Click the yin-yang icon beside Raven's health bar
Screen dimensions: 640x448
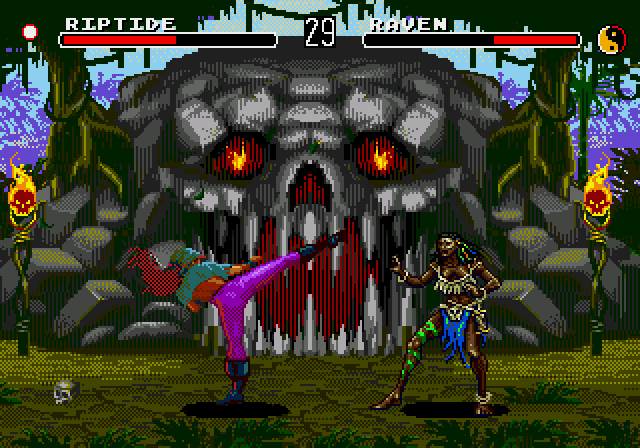click(609, 38)
